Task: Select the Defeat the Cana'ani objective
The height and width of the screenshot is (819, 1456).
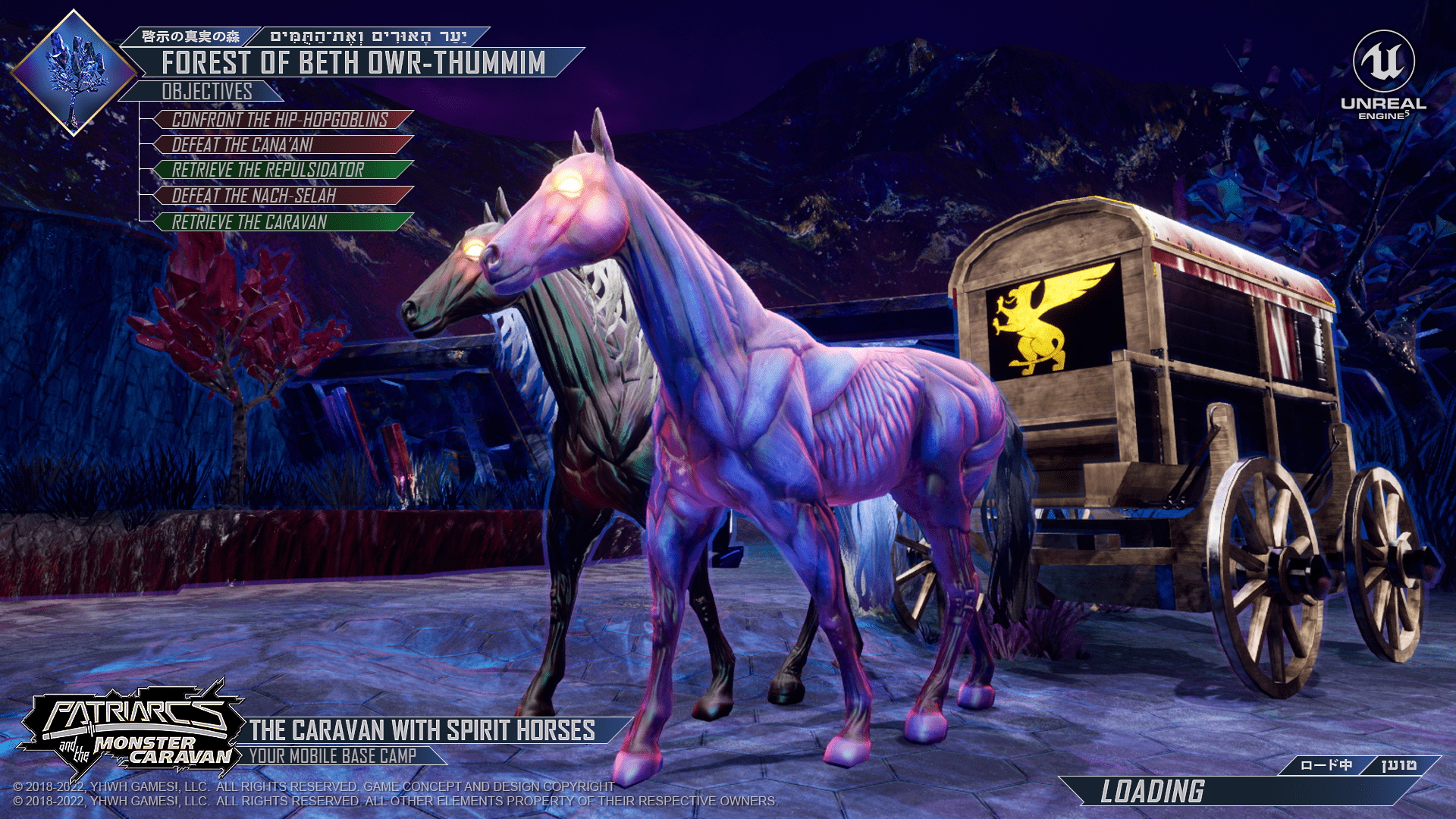Action: [x=281, y=145]
